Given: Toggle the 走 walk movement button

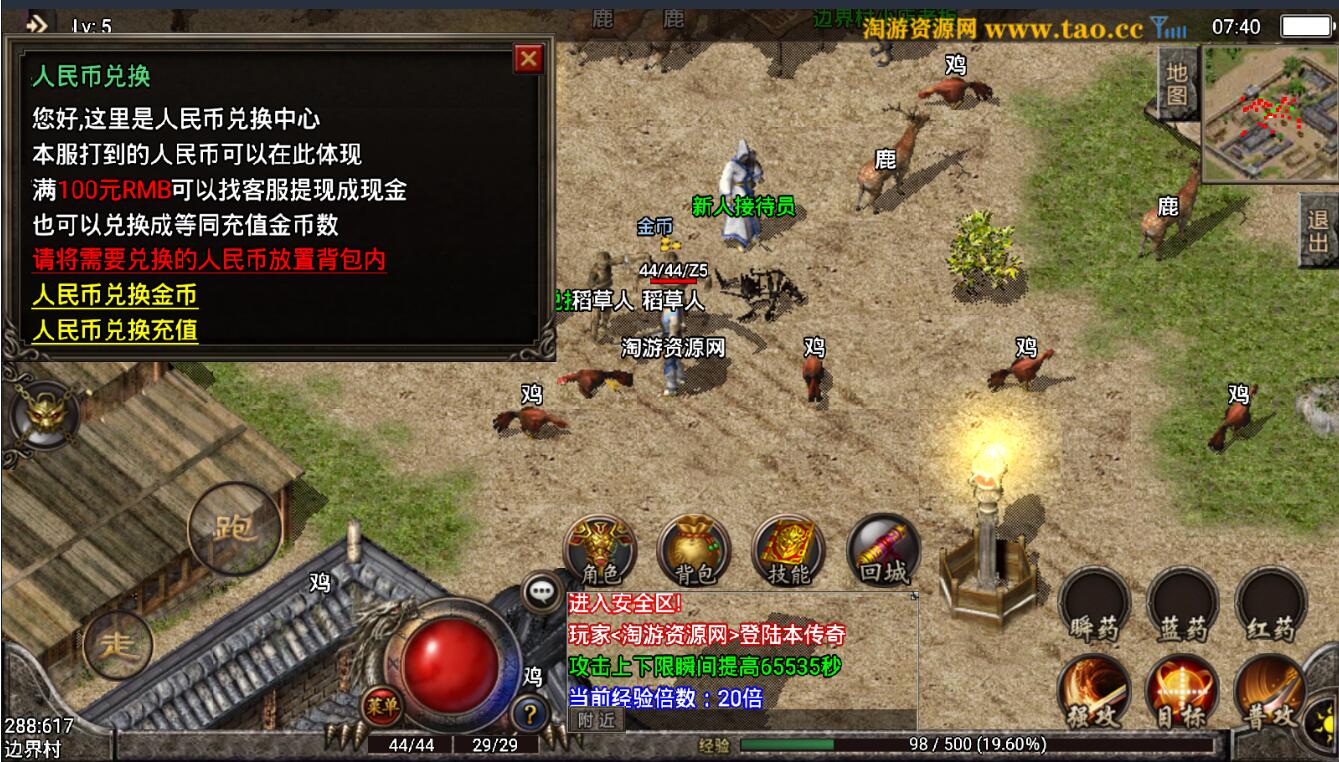Looking at the screenshot, I should 119,645.
